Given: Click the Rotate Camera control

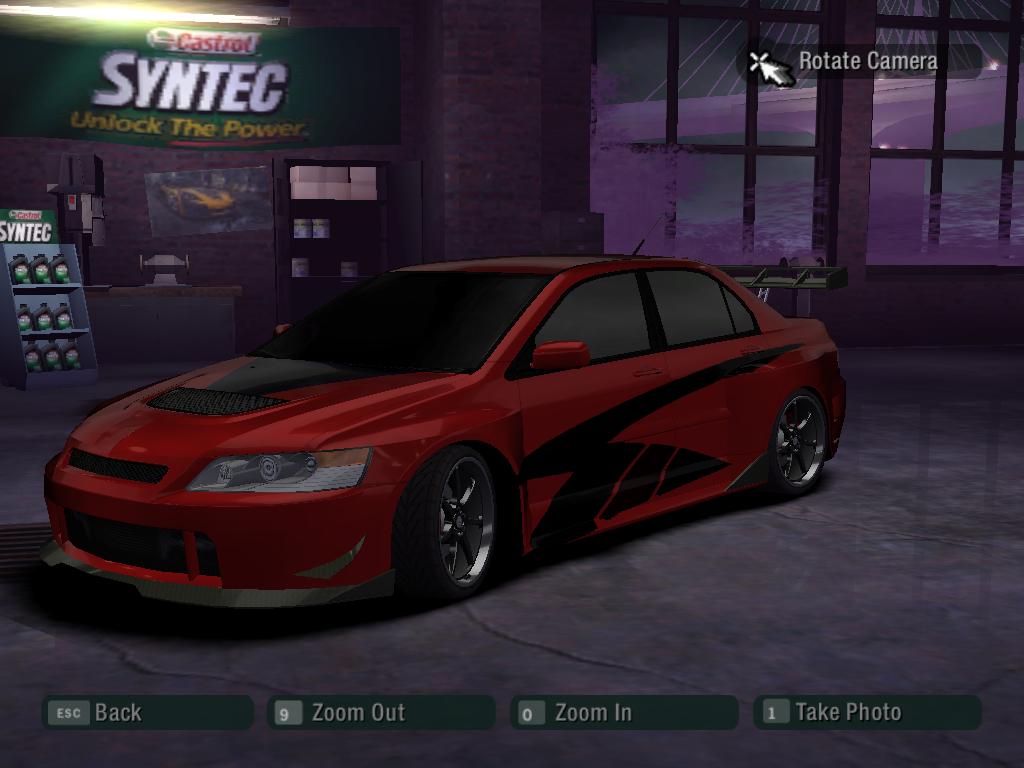Looking at the screenshot, I should point(860,61).
